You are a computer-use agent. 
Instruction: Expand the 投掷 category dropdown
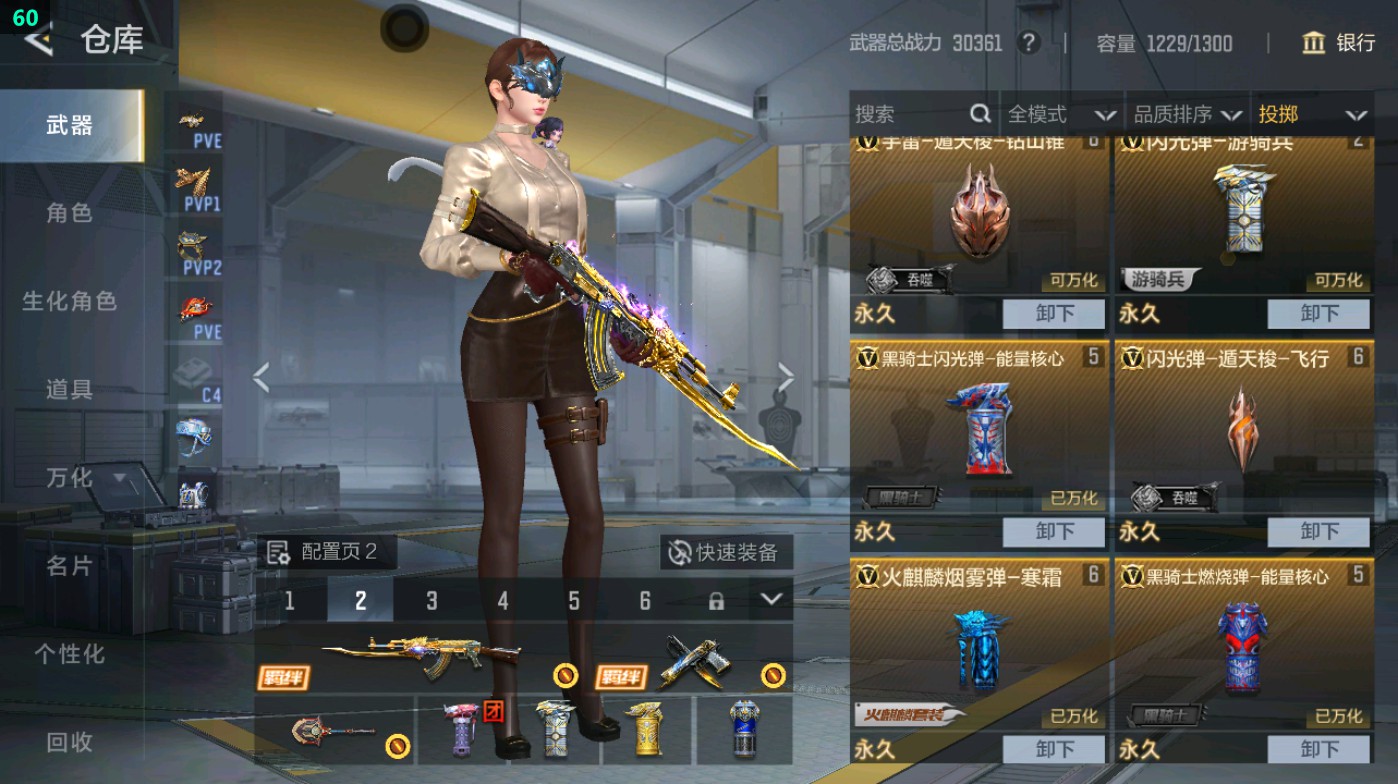1316,115
